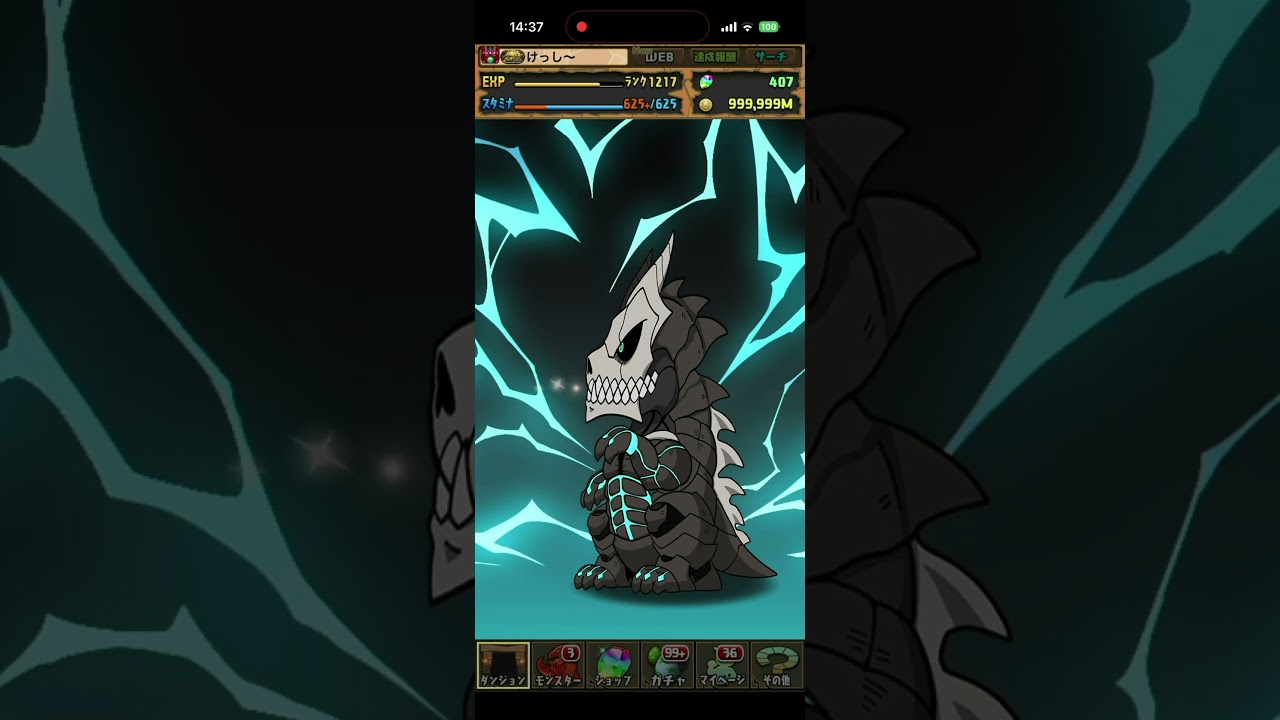1280x720 pixels.
Task: Select the その他 (Others) tab
Action: (777, 666)
